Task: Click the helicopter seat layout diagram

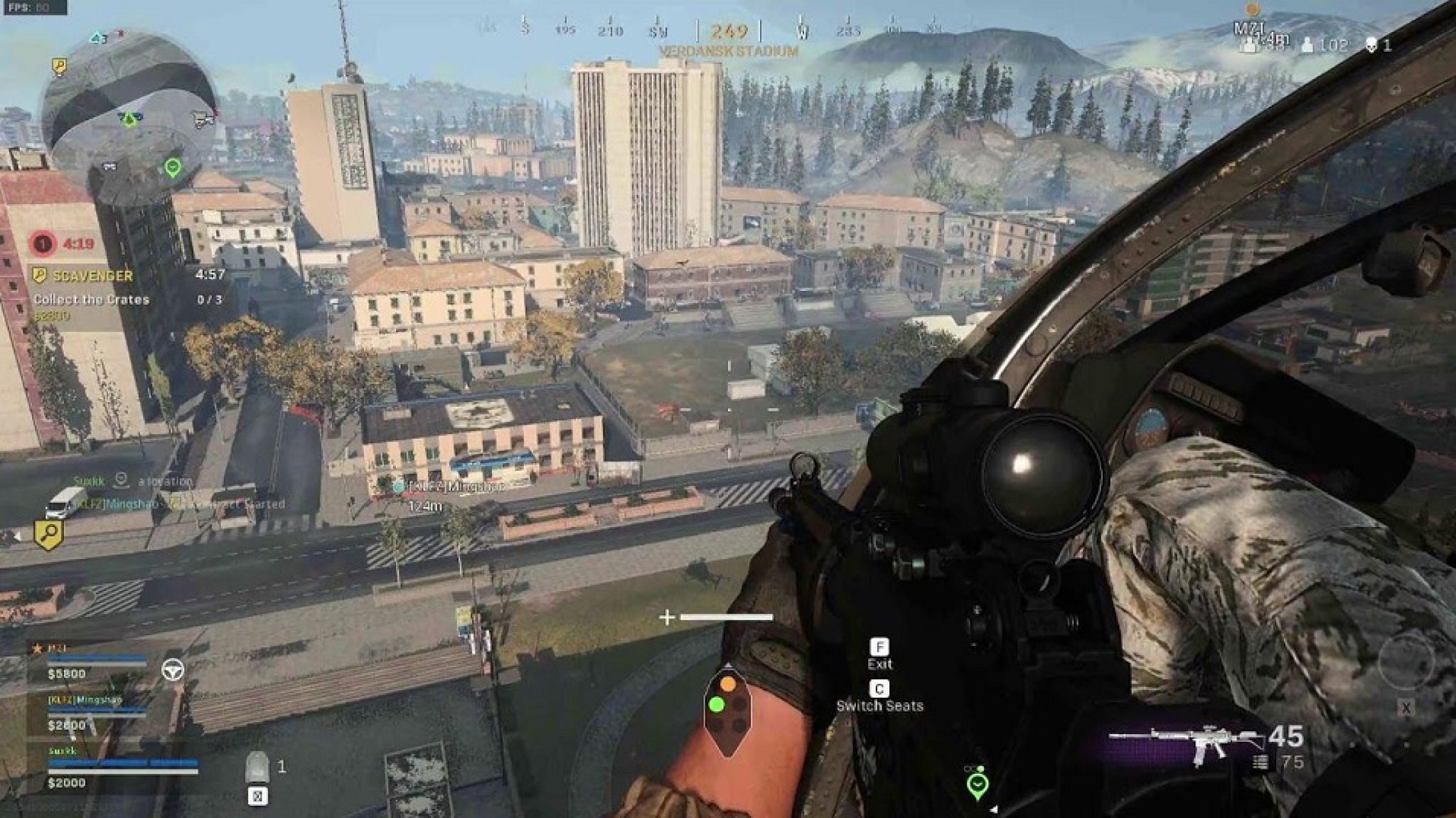Action: coord(727,713)
